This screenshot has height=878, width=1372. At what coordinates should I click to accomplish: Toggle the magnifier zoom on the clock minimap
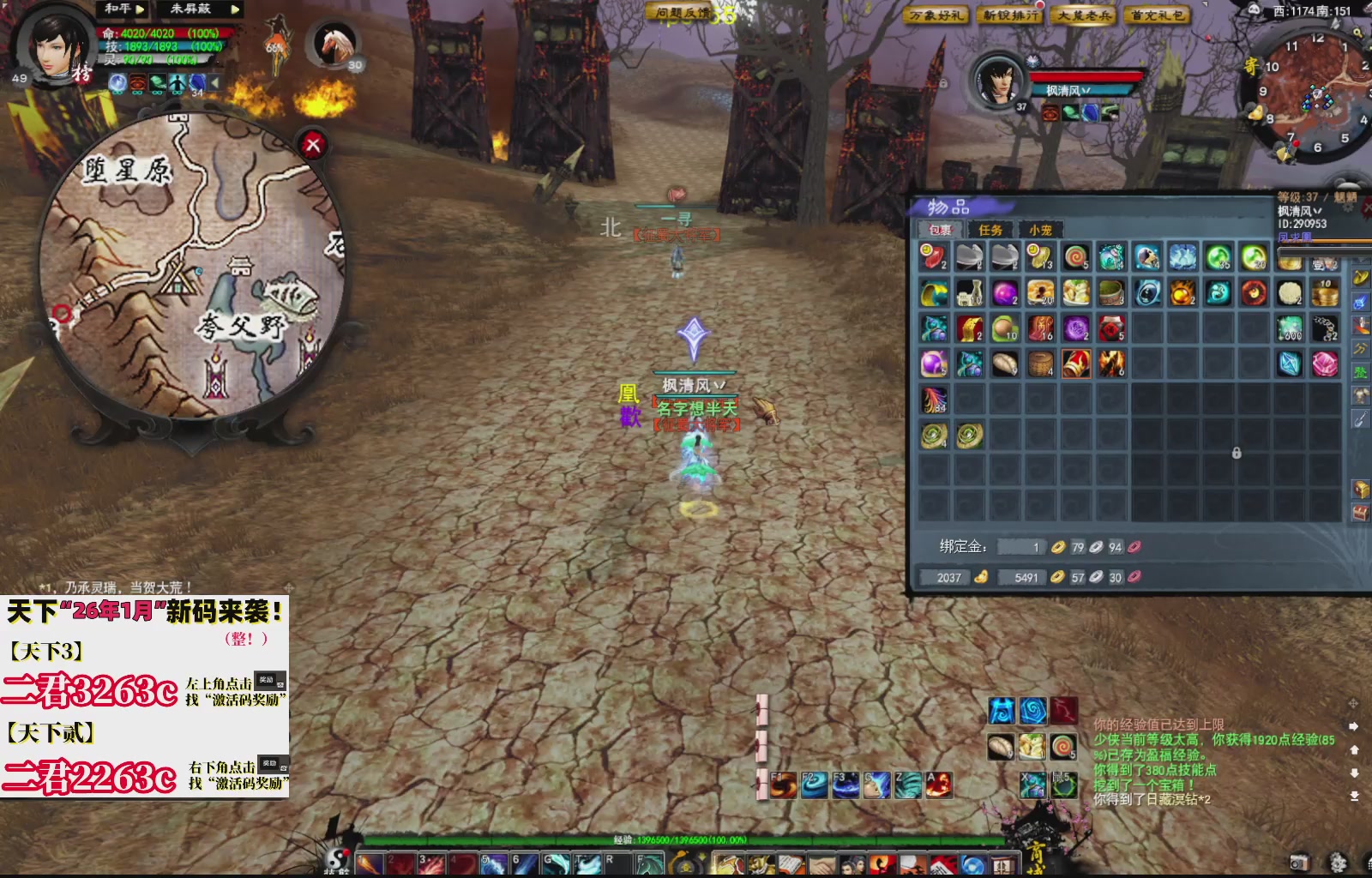(1357, 33)
